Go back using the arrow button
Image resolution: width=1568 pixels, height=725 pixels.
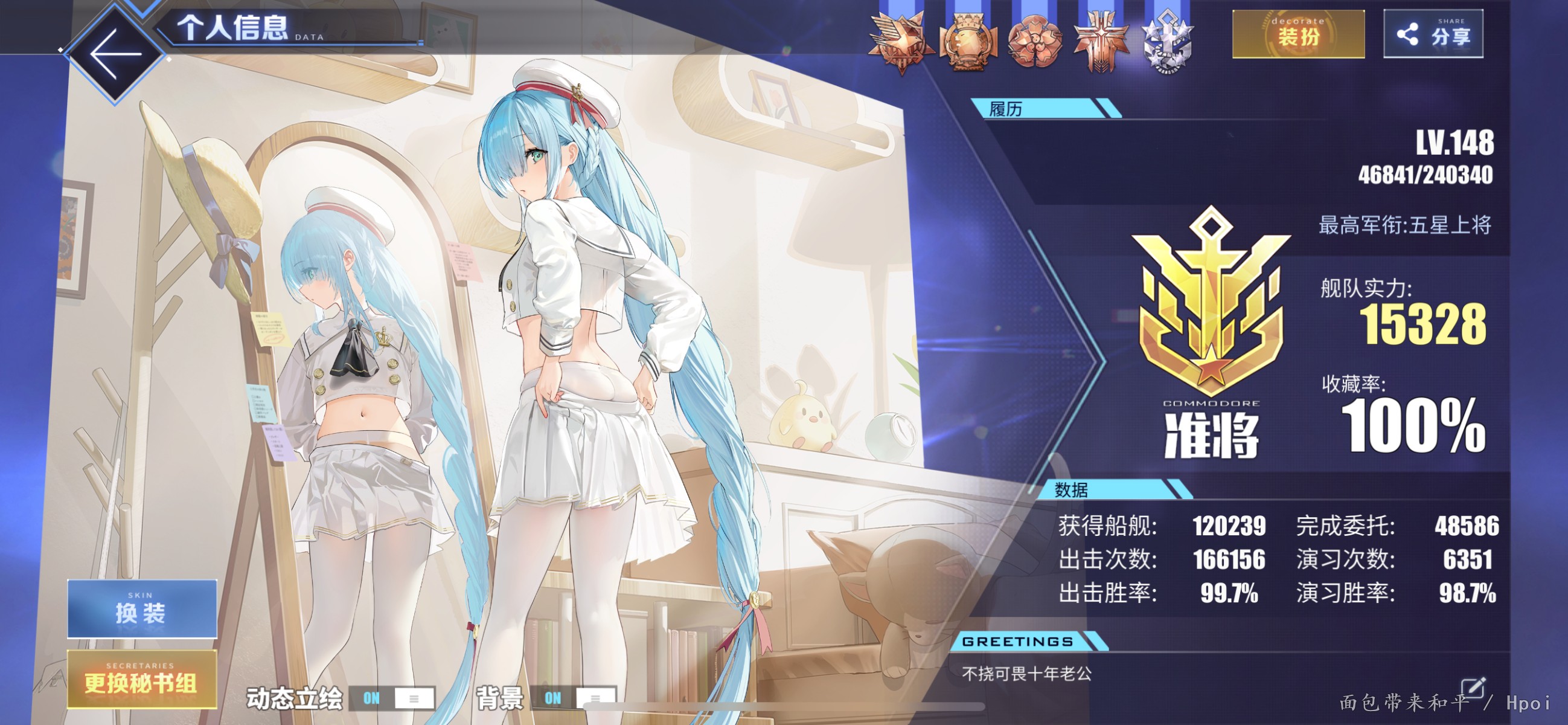115,54
